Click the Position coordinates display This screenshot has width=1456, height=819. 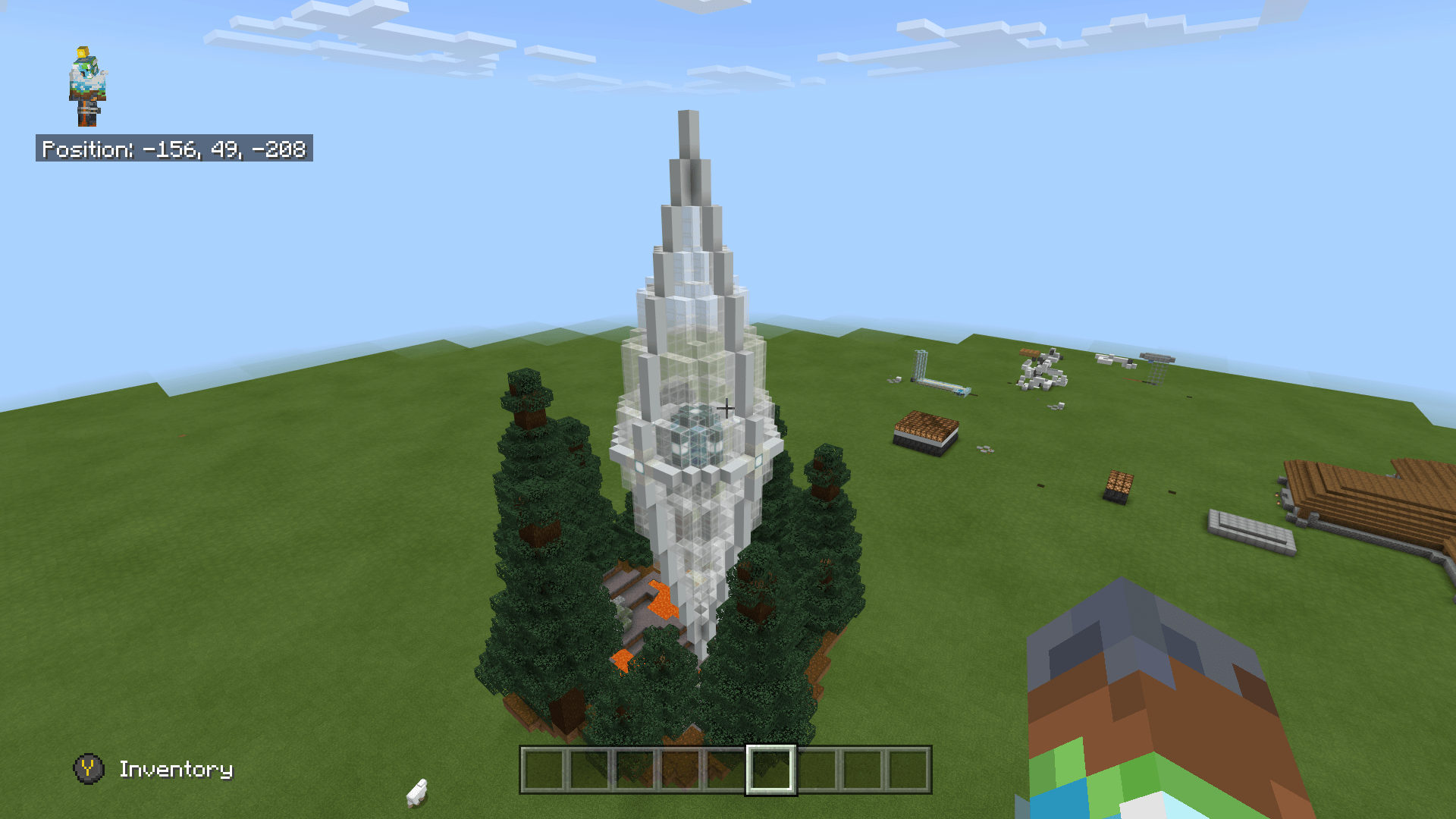[174, 150]
